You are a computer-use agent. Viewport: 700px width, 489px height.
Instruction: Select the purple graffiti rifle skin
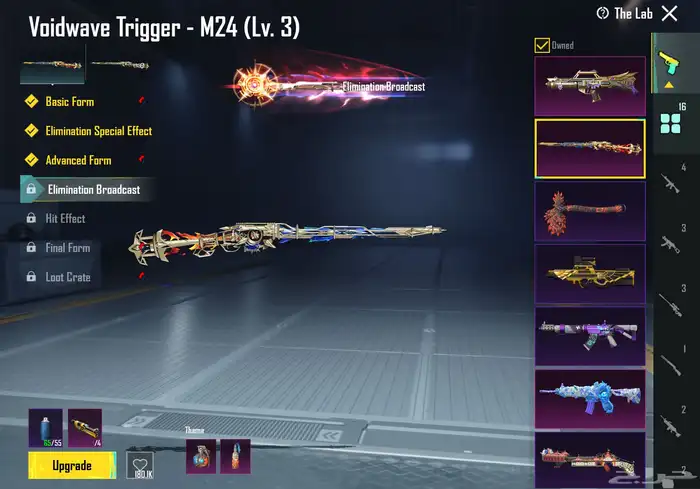(x=590, y=335)
